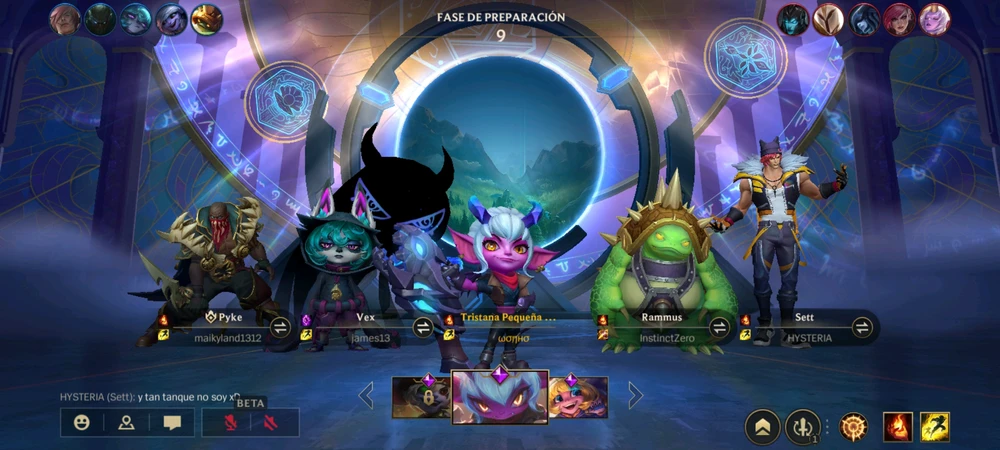Open the double-chevron upgrade button
The image size is (1000, 450).
(x=763, y=427)
